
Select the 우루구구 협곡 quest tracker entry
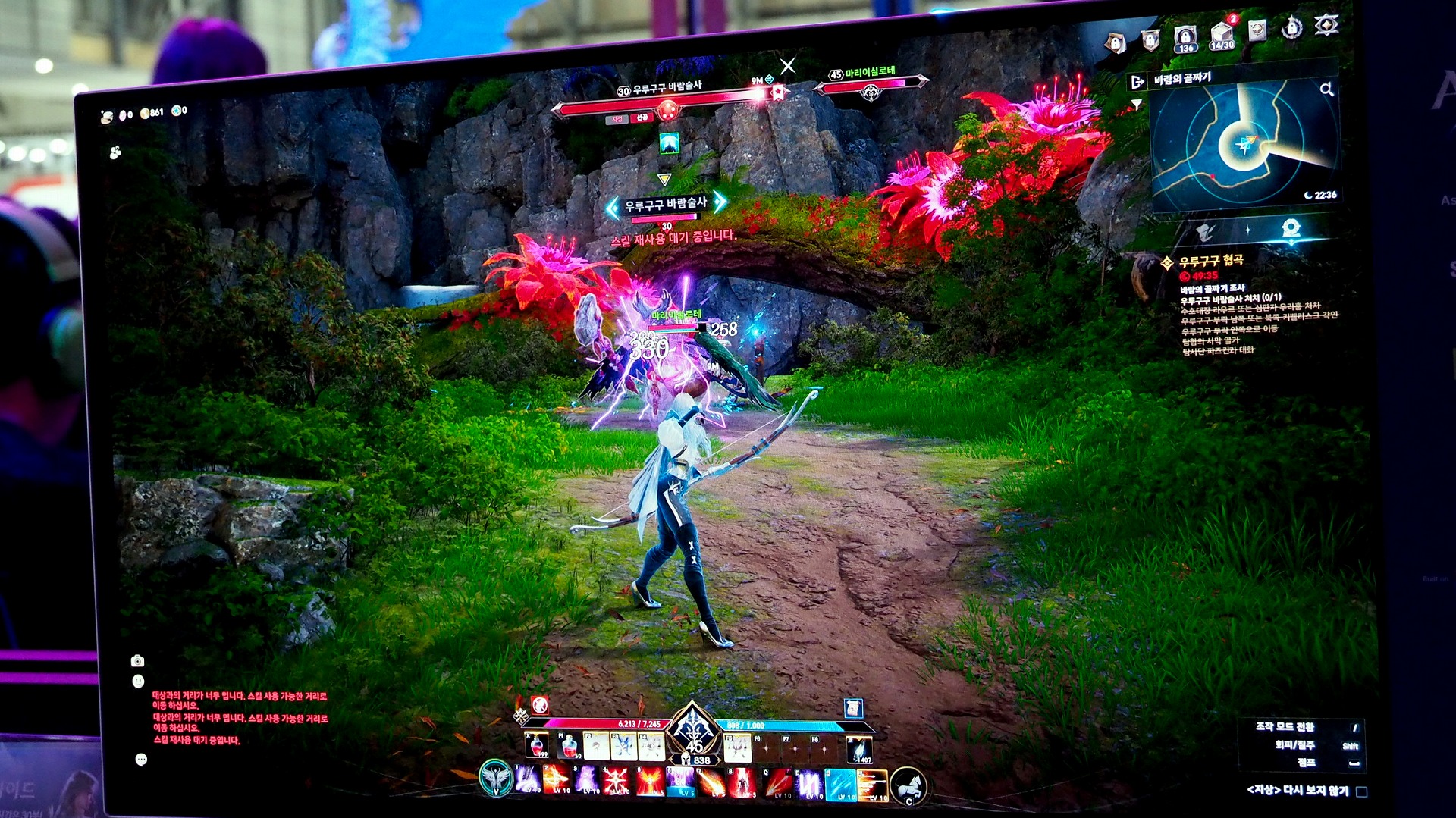(1210, 261)
